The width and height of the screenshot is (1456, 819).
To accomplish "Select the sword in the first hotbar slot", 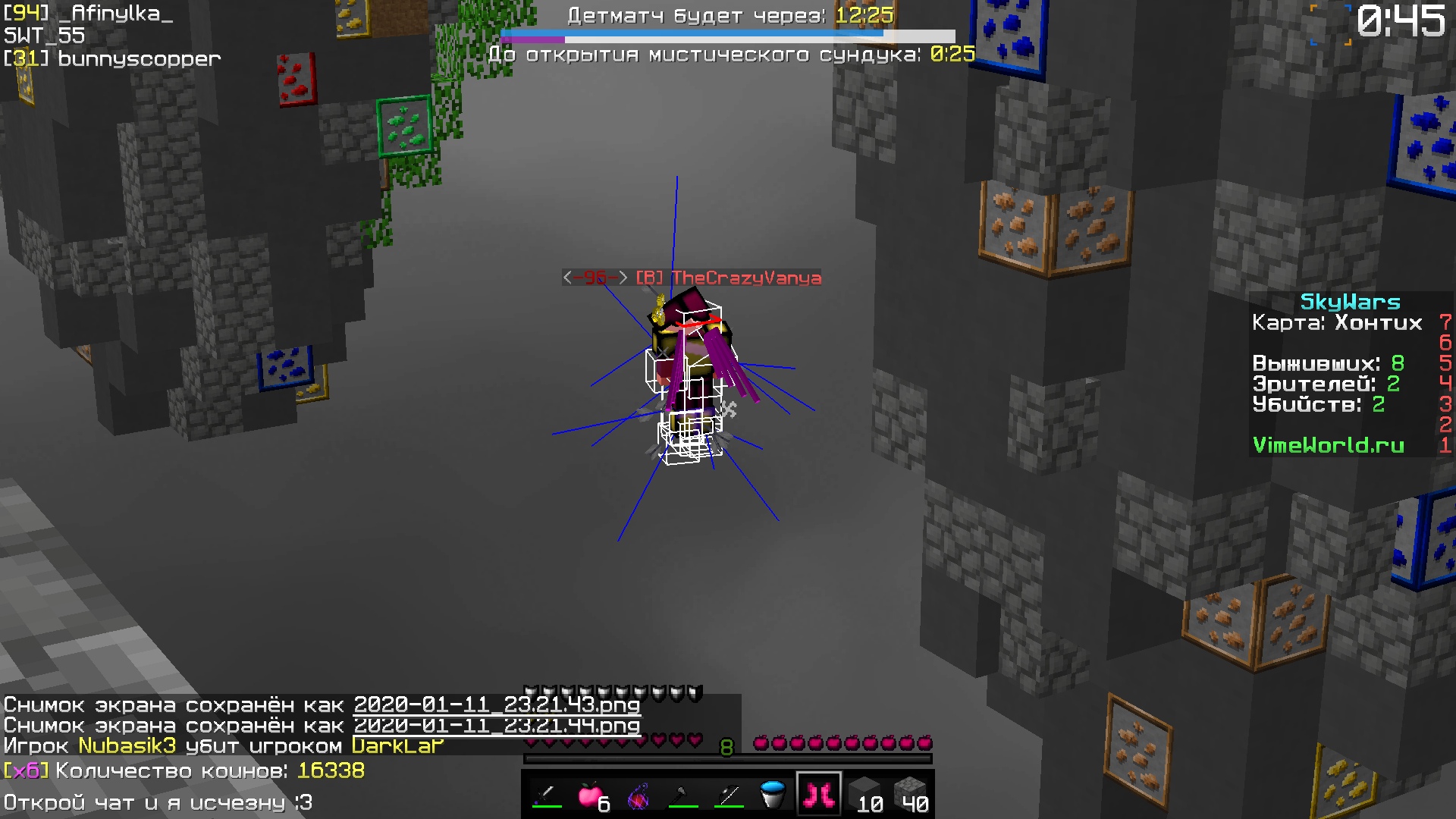I will click(546, 794).
